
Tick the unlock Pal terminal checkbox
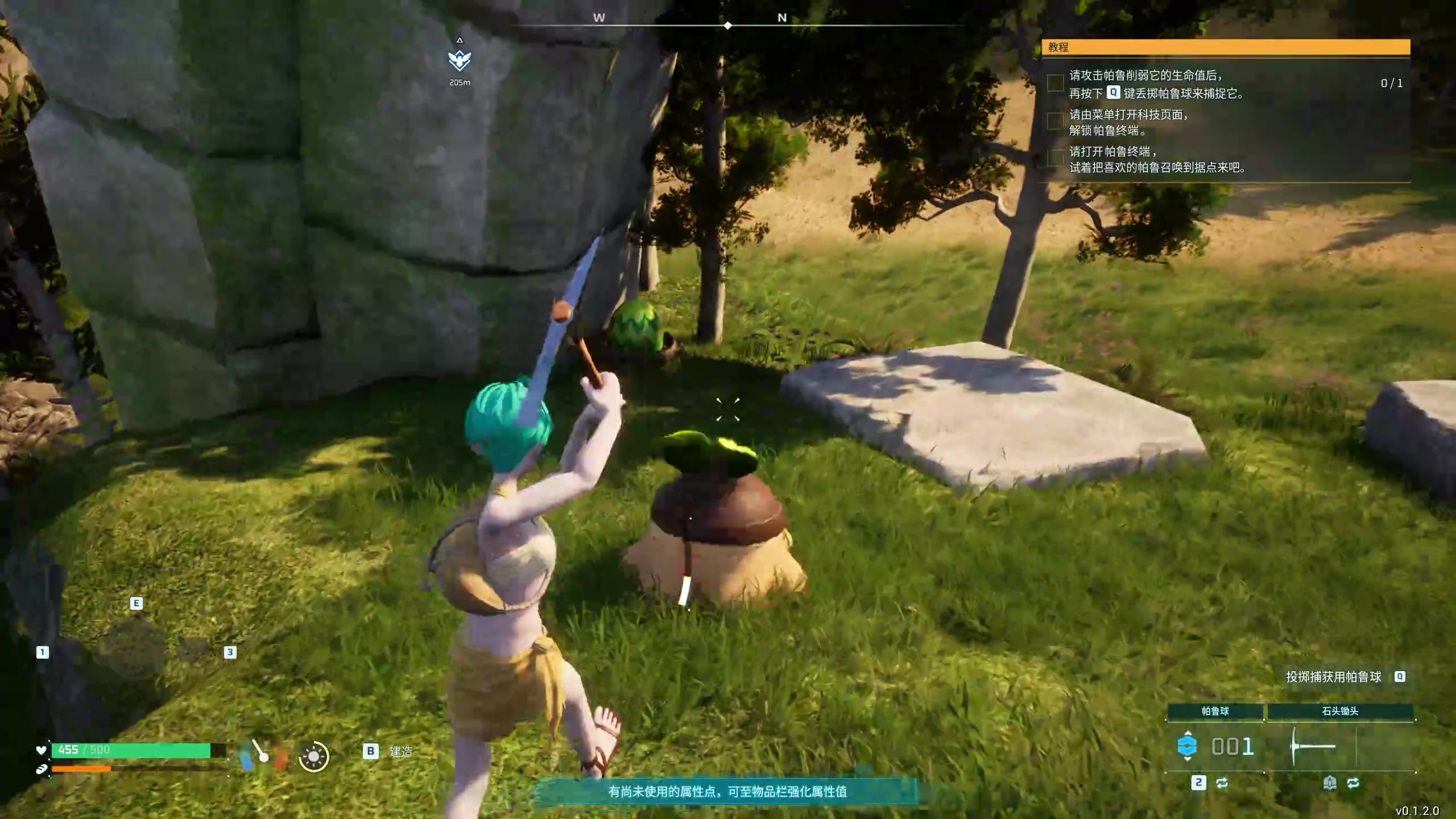(x=1056, y=121)
